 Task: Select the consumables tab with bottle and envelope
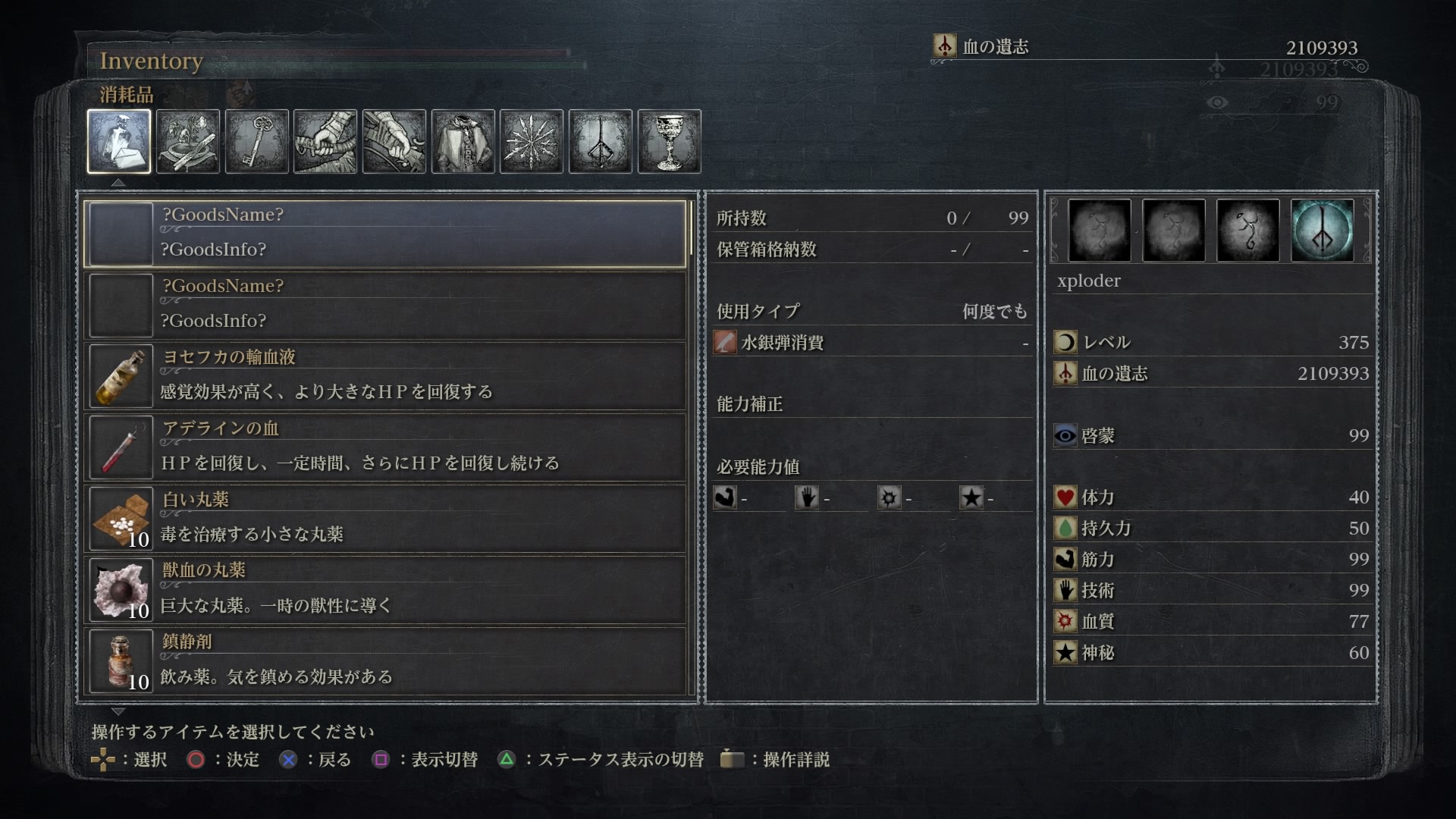[x=119, y=141]
